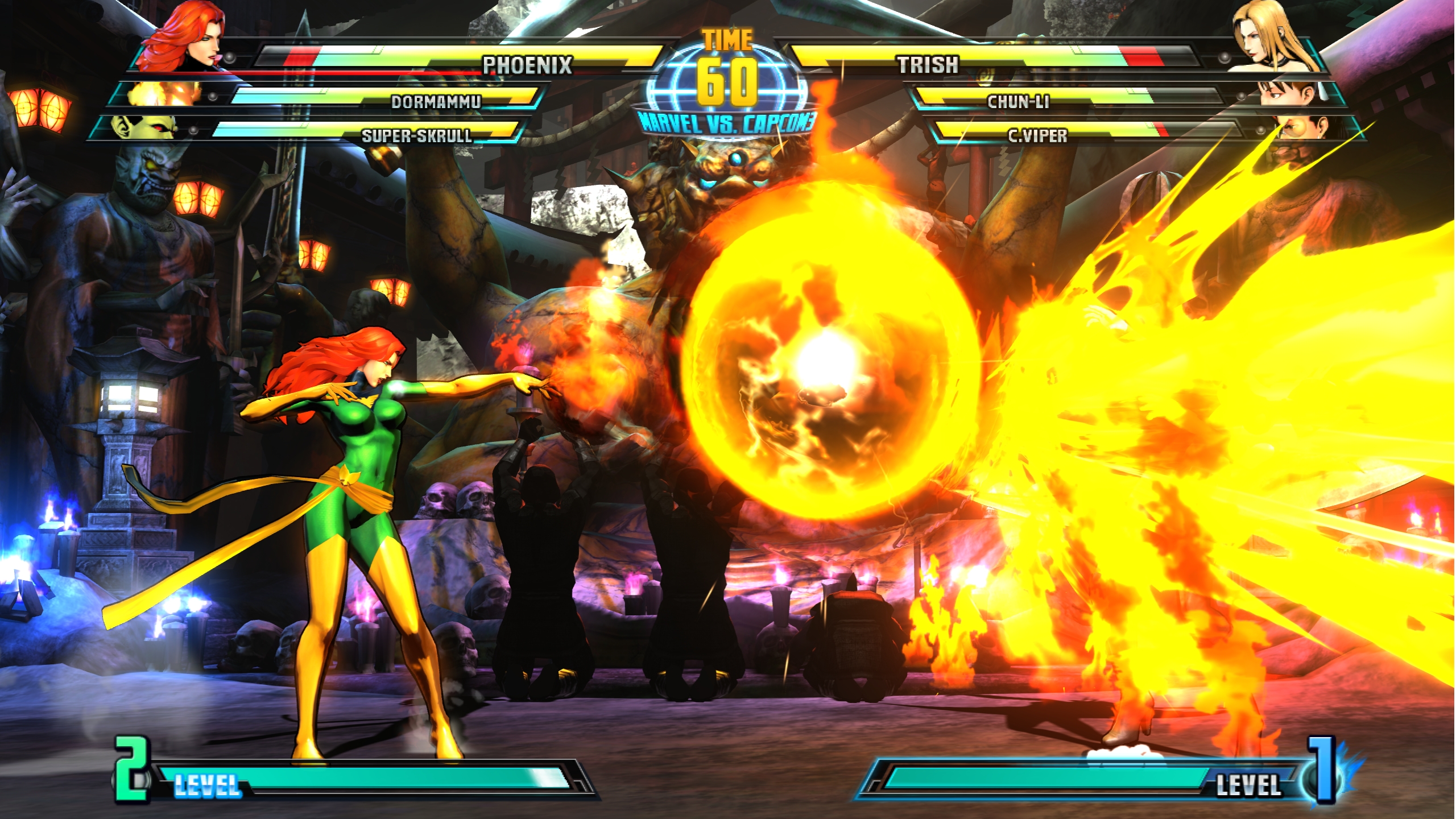Click Dormammu's flaming head portrait

165,94
